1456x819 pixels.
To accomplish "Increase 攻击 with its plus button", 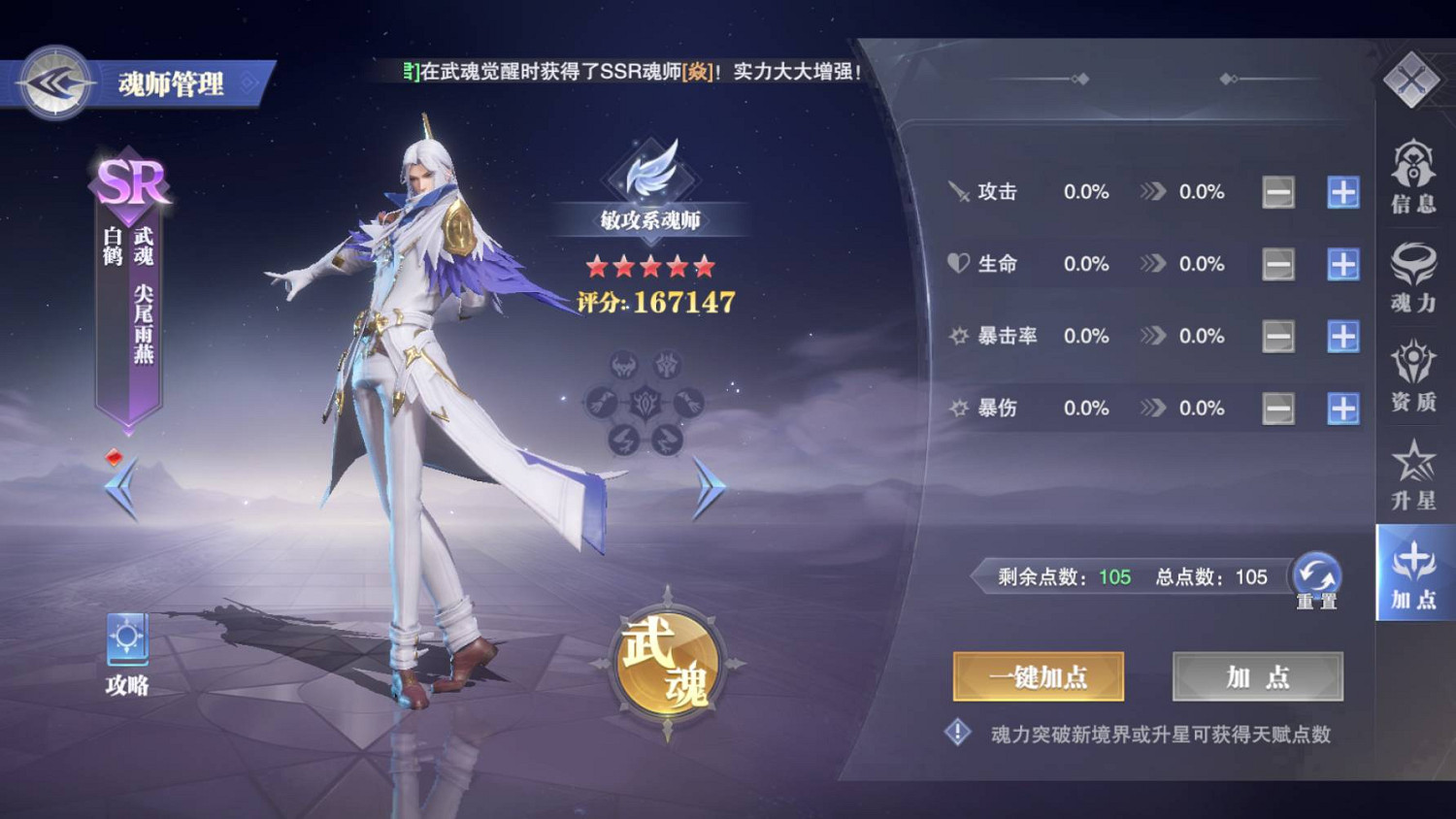I will point(1342,192).
